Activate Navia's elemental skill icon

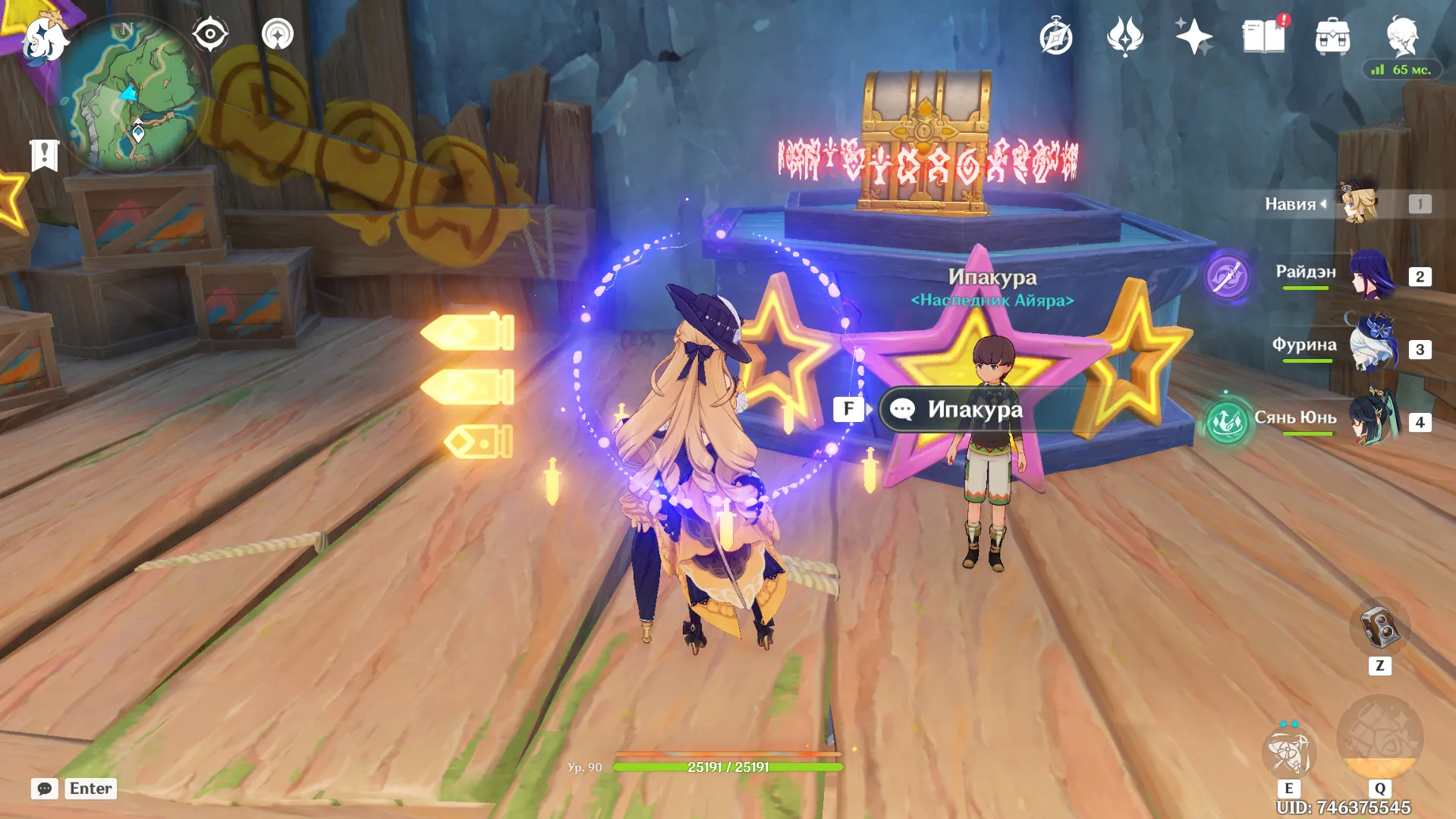tap(1288, 751)
